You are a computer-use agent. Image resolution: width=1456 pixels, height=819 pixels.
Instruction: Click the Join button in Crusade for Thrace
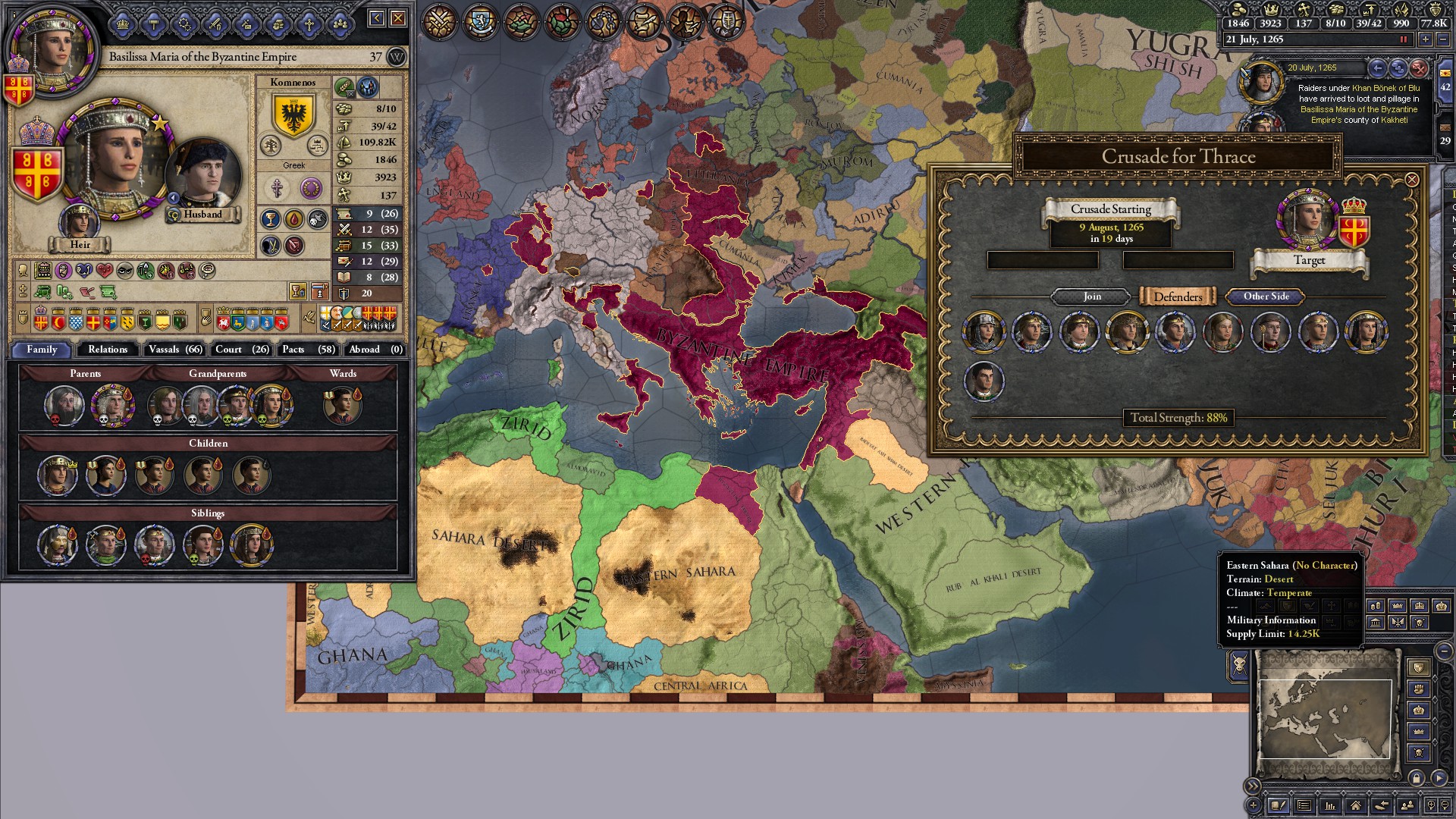click(x=1090, y=297)
